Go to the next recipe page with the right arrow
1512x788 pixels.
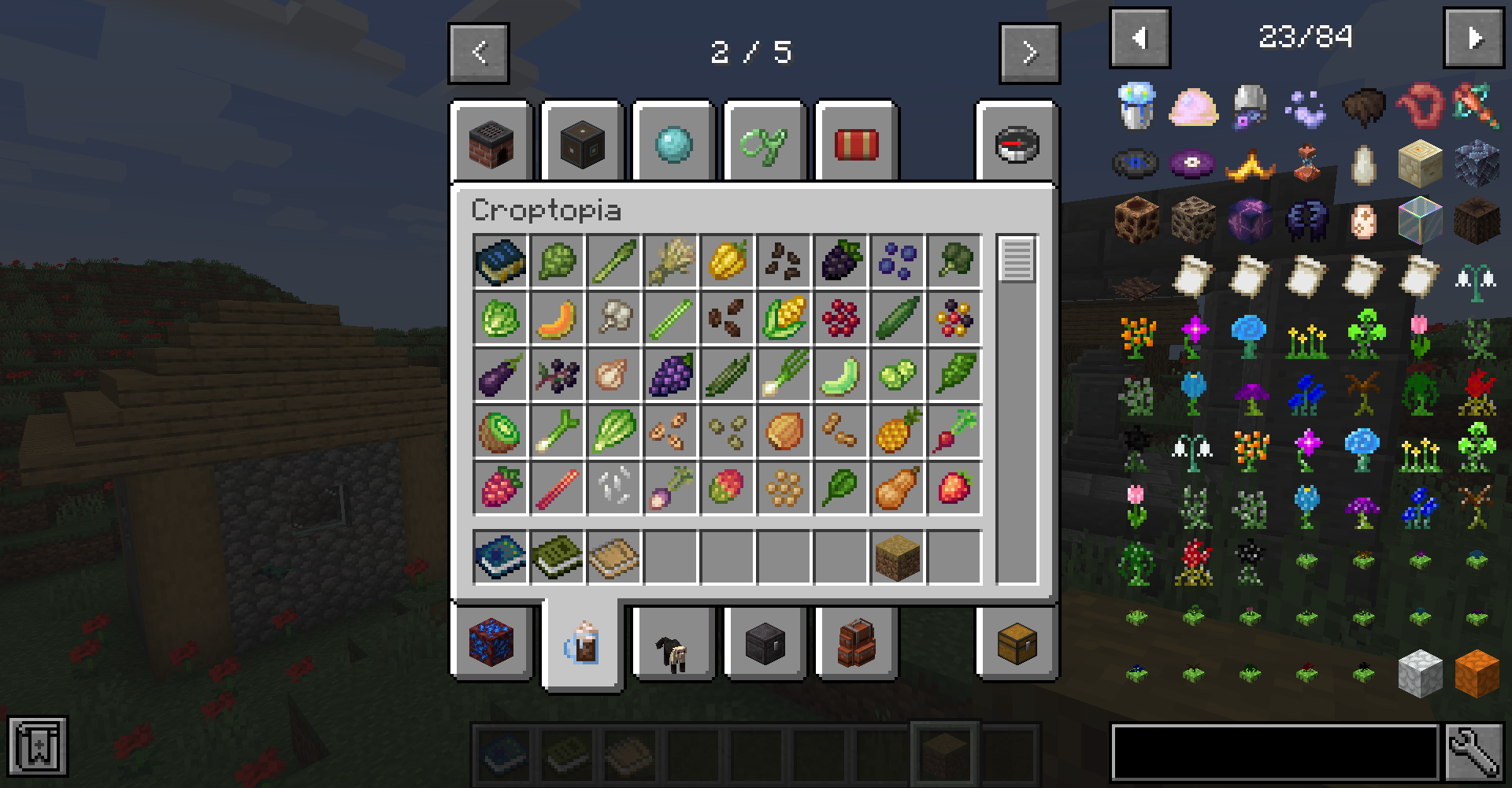coord(1028,53)
